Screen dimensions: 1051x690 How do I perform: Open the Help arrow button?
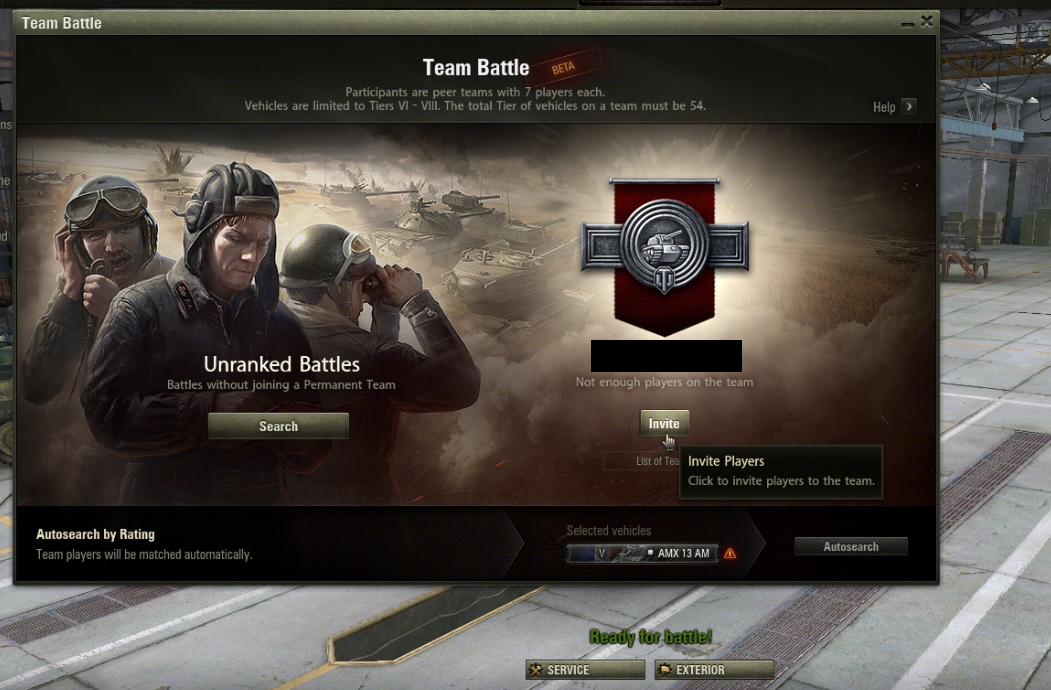tap(908, 107)
